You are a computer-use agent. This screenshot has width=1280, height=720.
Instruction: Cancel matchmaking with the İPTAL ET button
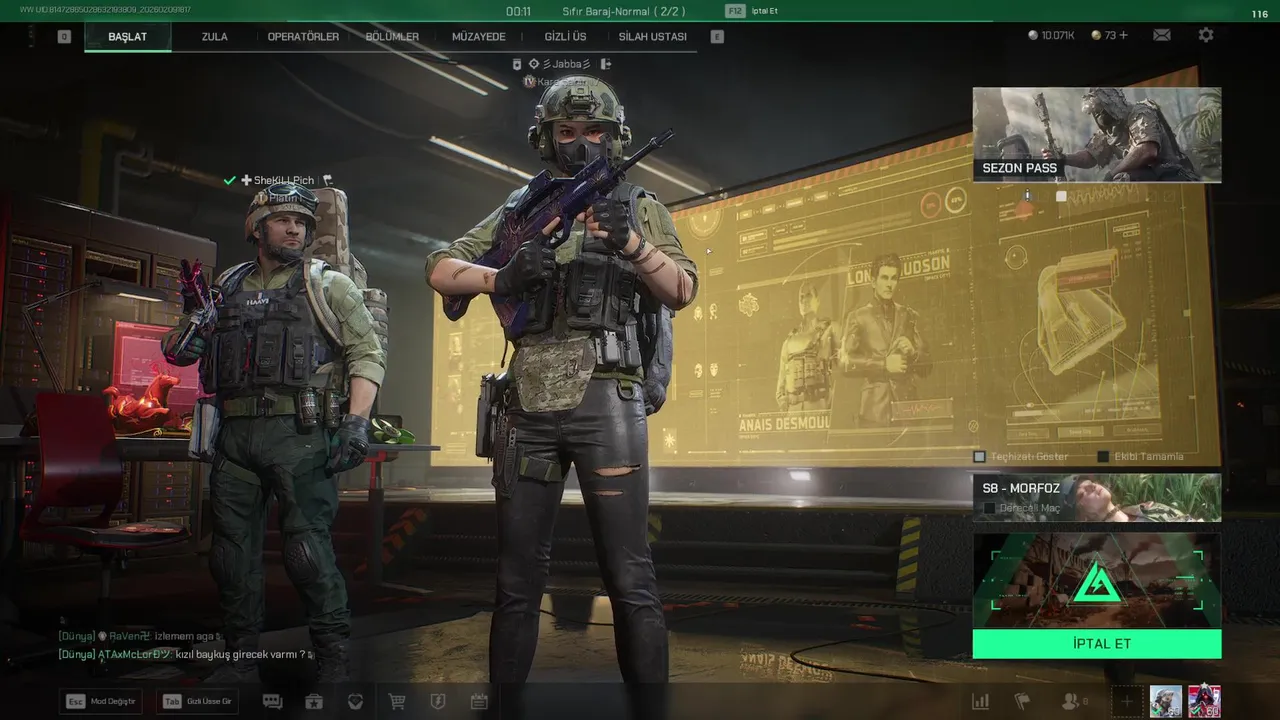click(1097, 644)
